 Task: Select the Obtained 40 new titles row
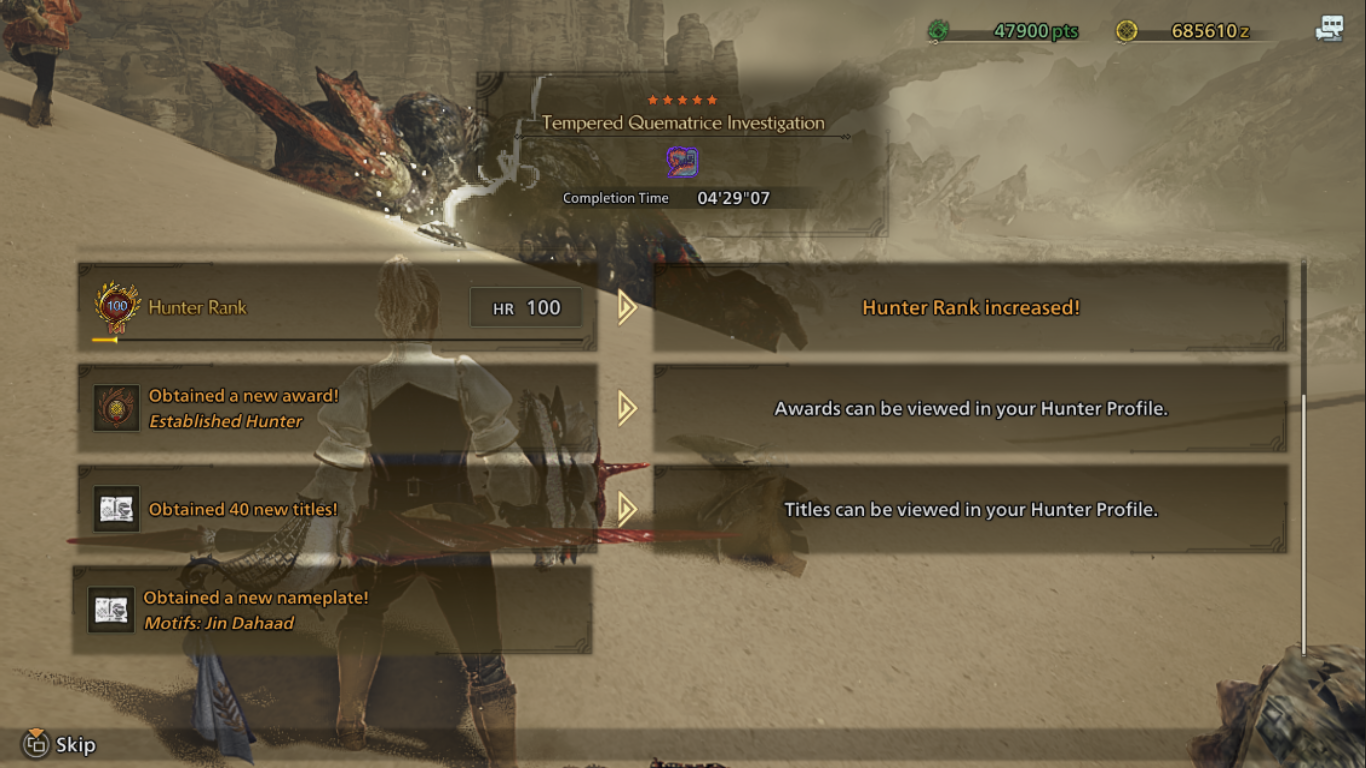click(x=337, y=509)
